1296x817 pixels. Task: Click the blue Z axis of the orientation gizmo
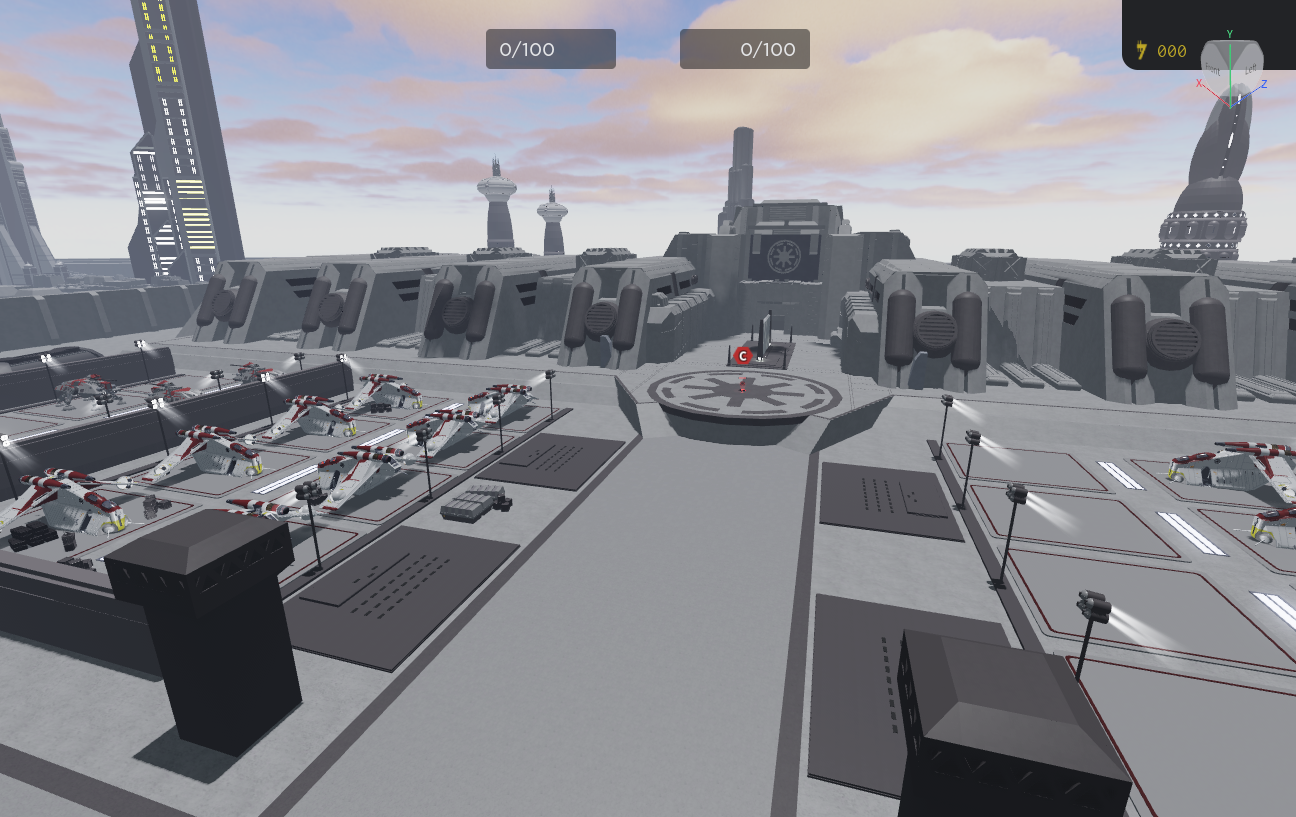1263,83
